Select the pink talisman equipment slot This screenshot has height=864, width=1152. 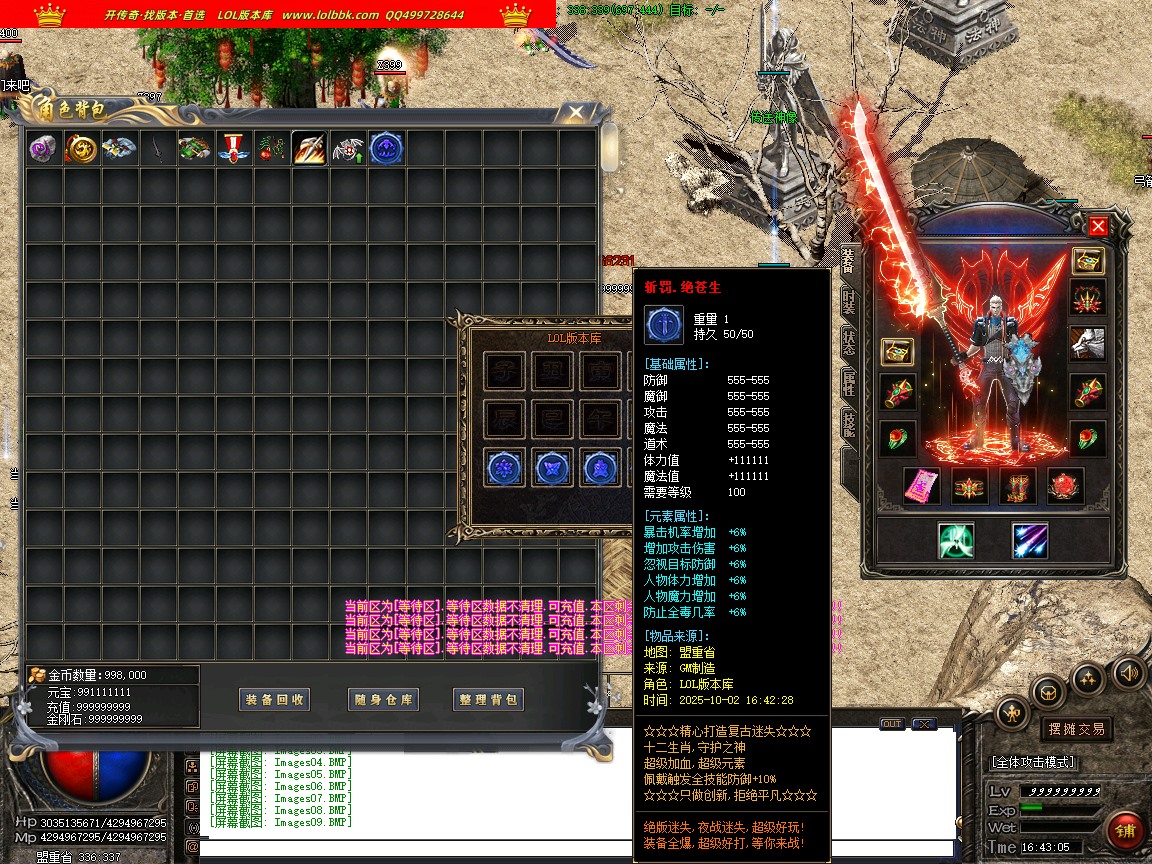(921, 486)
